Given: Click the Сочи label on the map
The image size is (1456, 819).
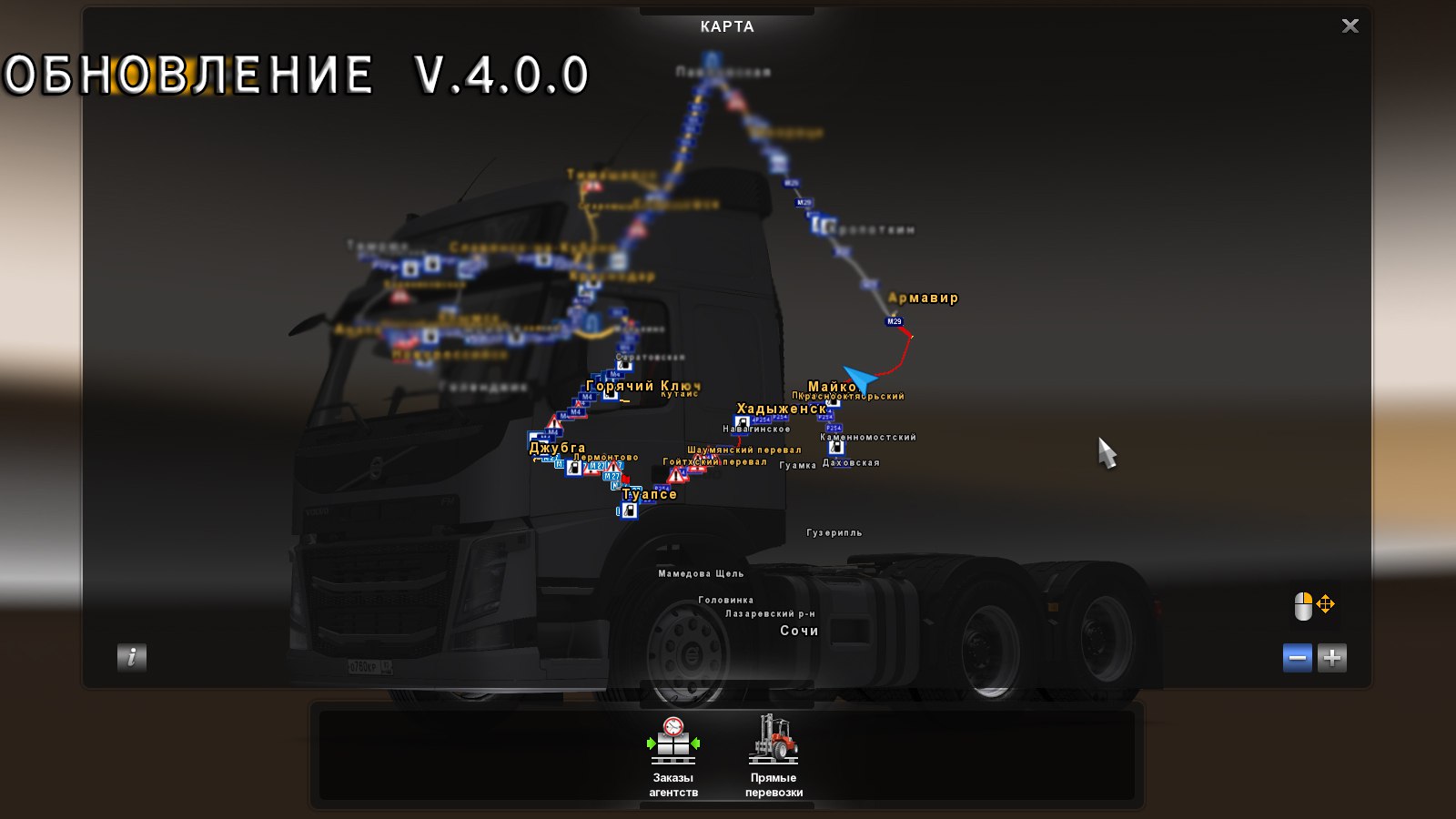Looking at the screenshot, I should click(x=798, y=630).
